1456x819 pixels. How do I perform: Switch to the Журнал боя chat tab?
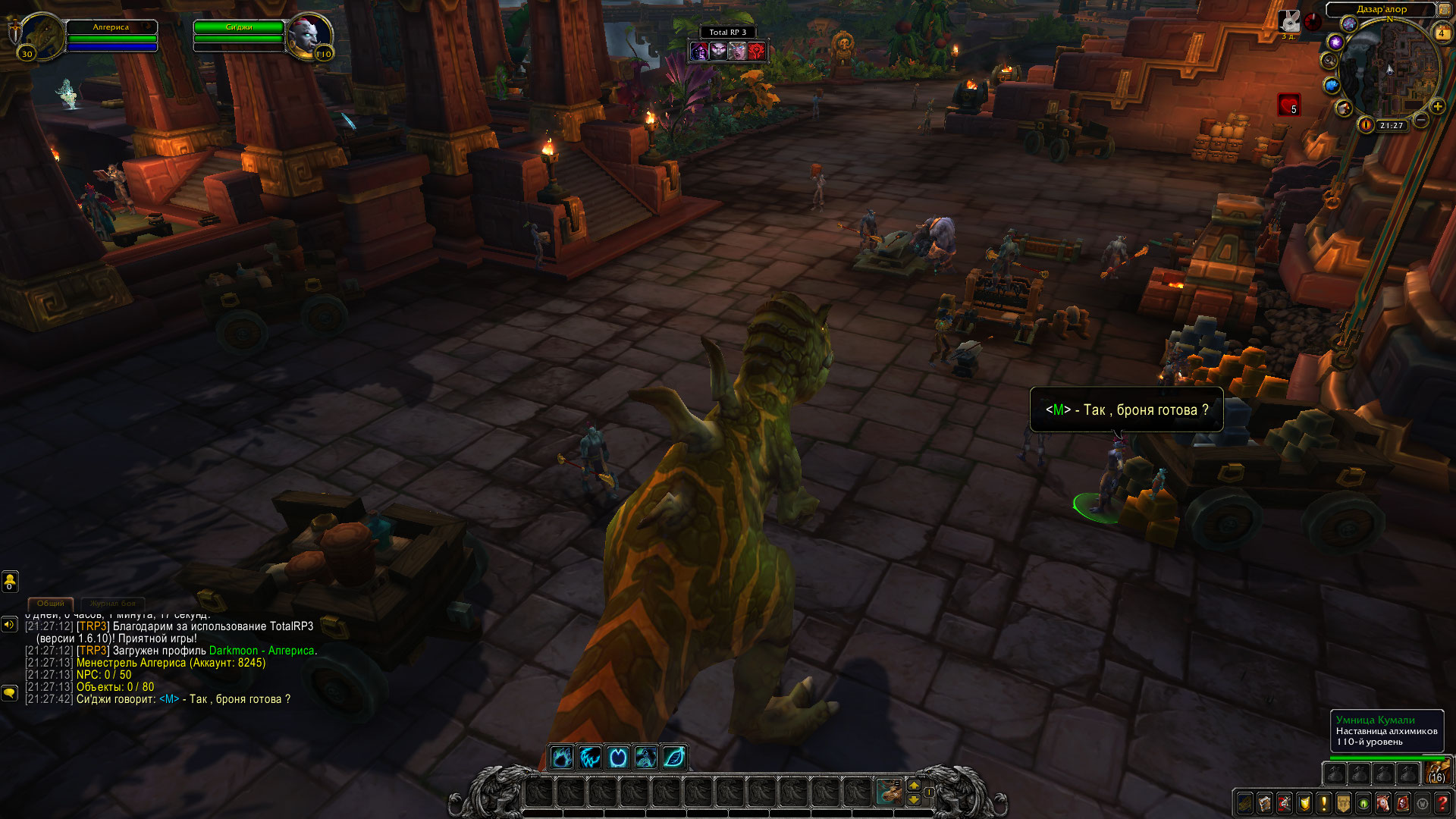tap(112, 604)
